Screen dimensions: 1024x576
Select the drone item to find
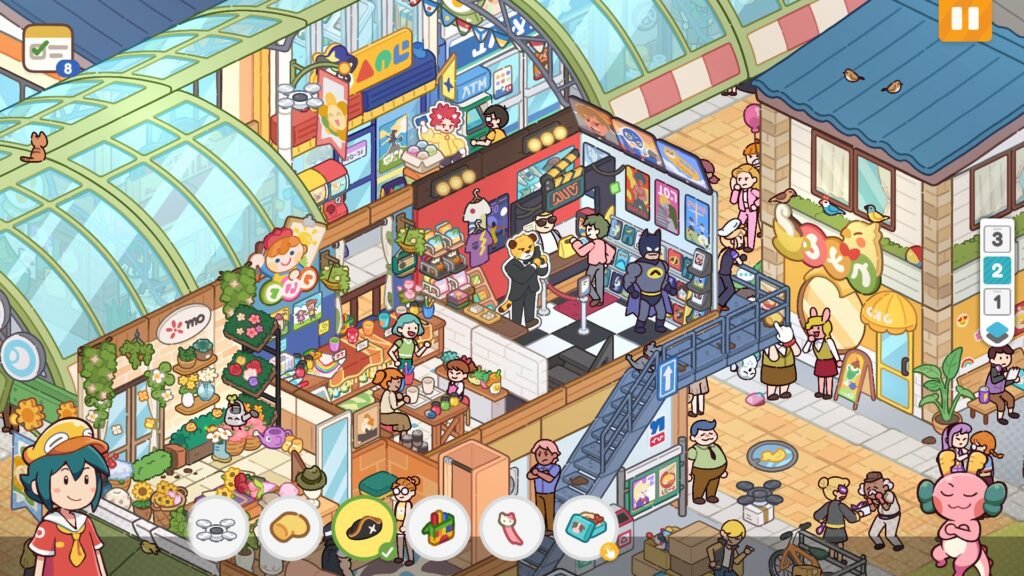217,527
